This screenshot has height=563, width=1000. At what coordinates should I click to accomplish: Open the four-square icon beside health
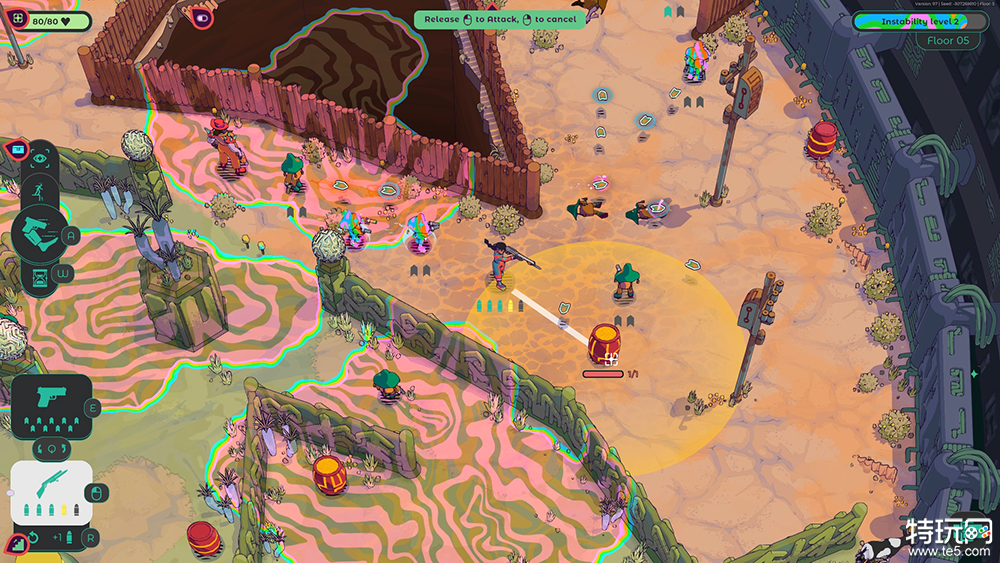pyautogui.click(x=16, y=20)
